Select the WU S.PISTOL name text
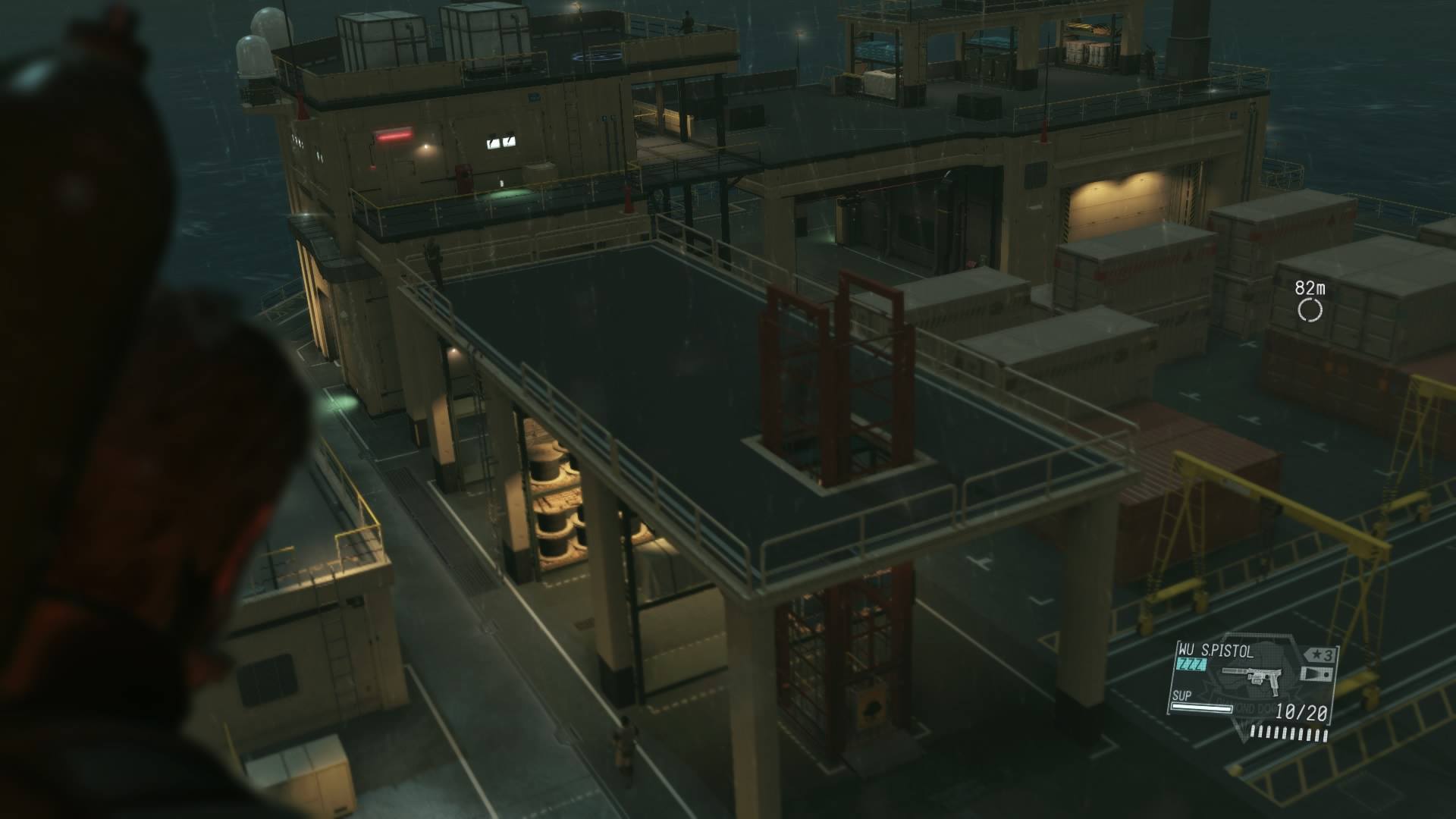Screen dimensions: 1456x819 1216,651
